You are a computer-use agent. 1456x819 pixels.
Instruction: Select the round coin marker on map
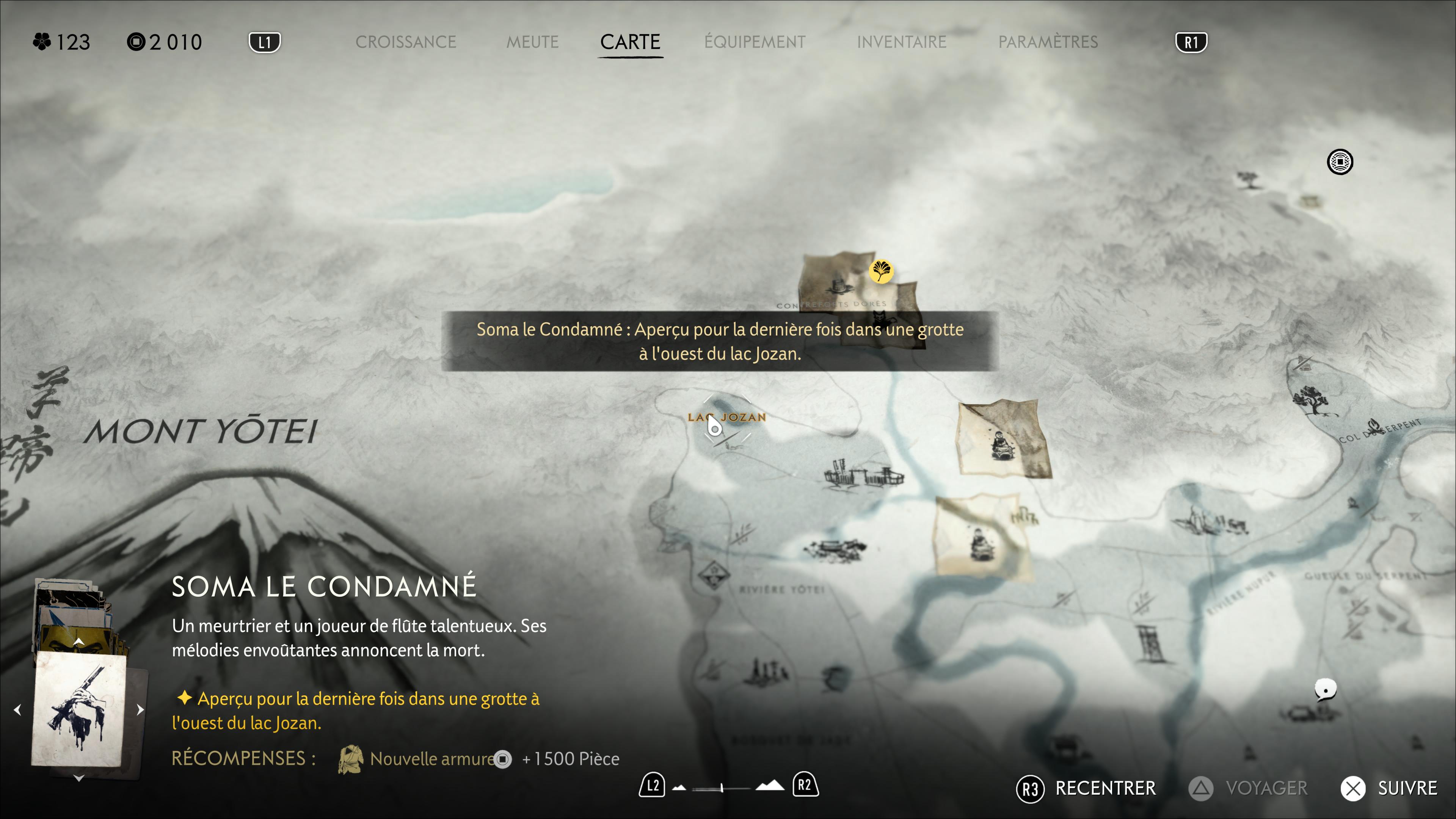(1340, 162)
